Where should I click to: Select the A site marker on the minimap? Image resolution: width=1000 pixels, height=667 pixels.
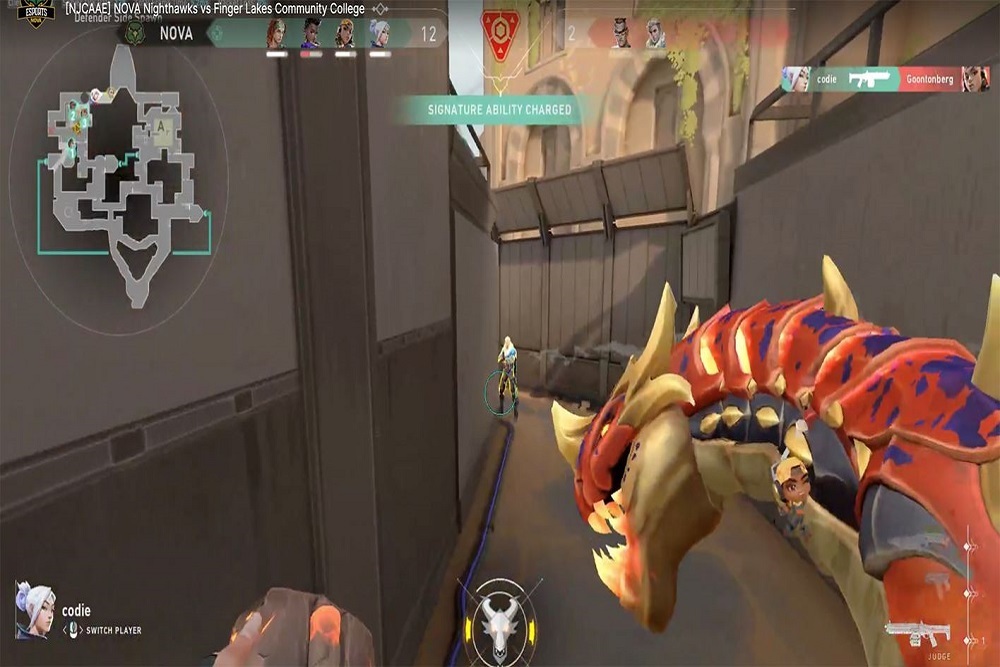[161, 127]
